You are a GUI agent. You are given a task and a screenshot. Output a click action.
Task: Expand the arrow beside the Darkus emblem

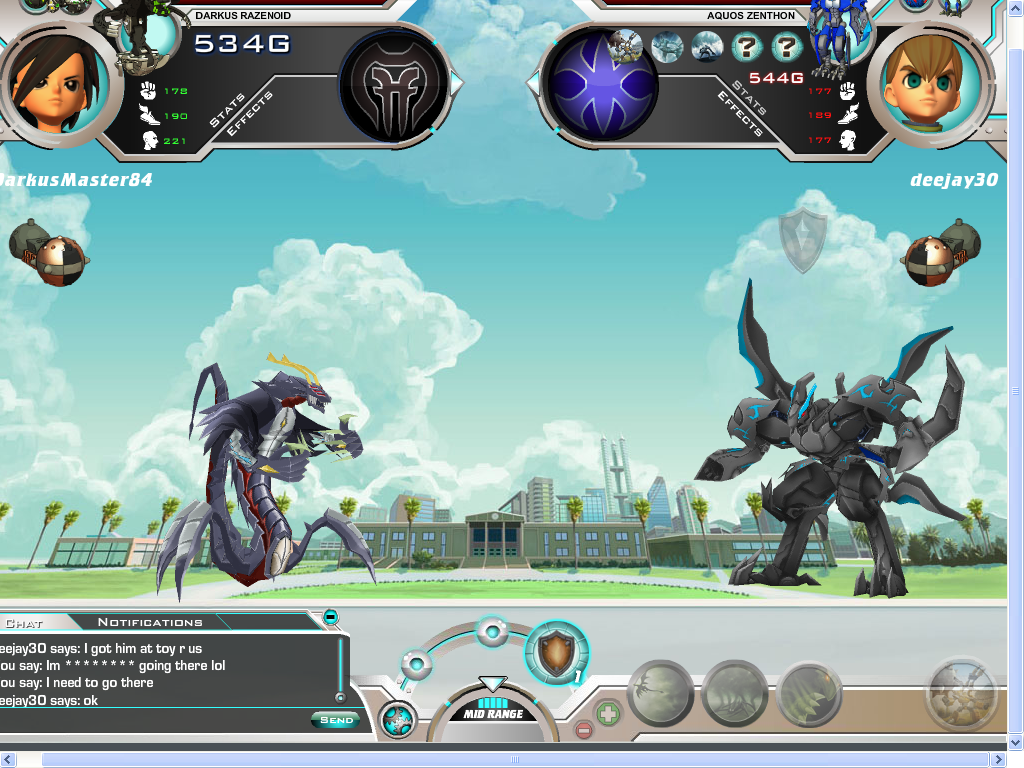456,84
